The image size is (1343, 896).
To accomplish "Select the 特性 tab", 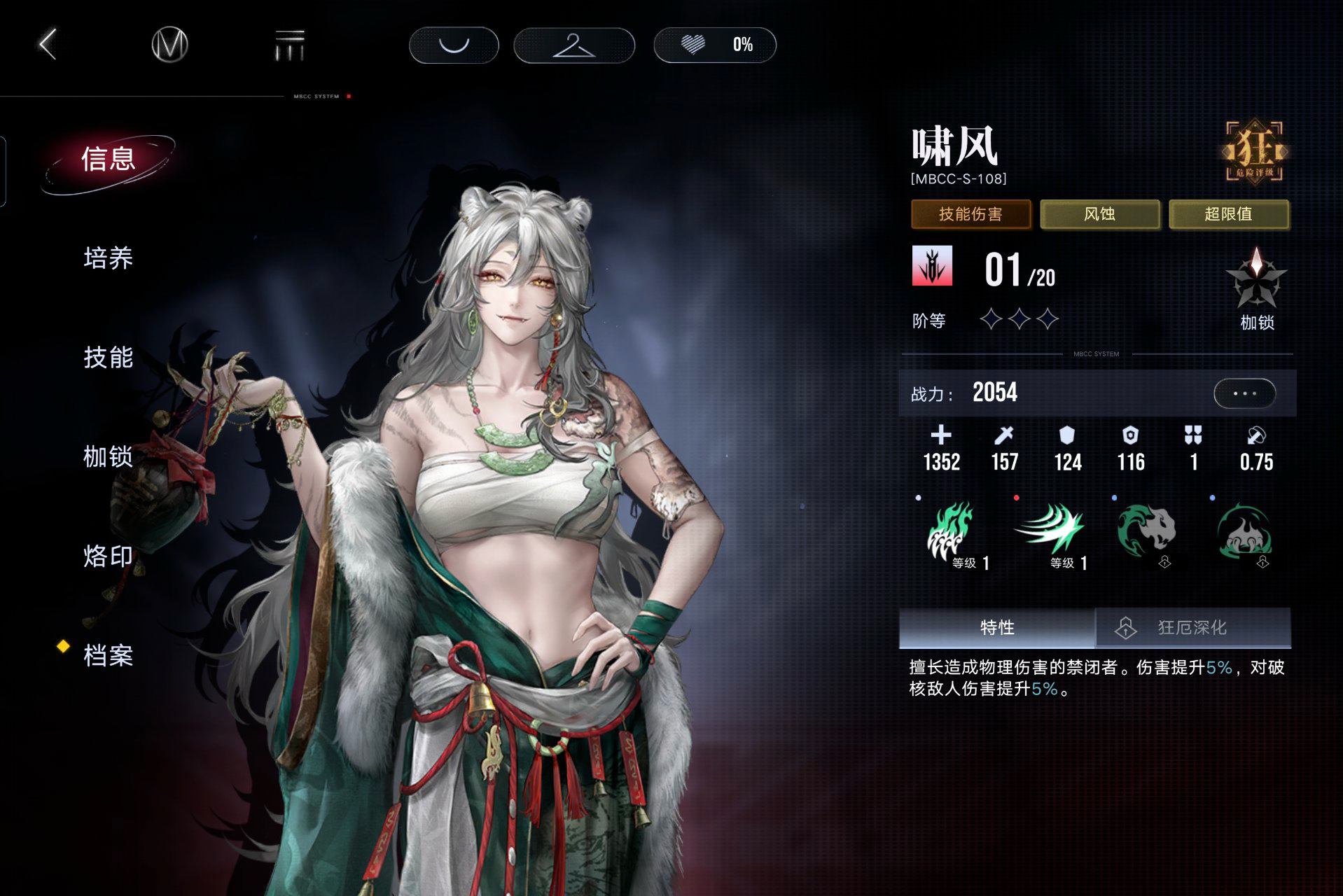I will [997, 627].
